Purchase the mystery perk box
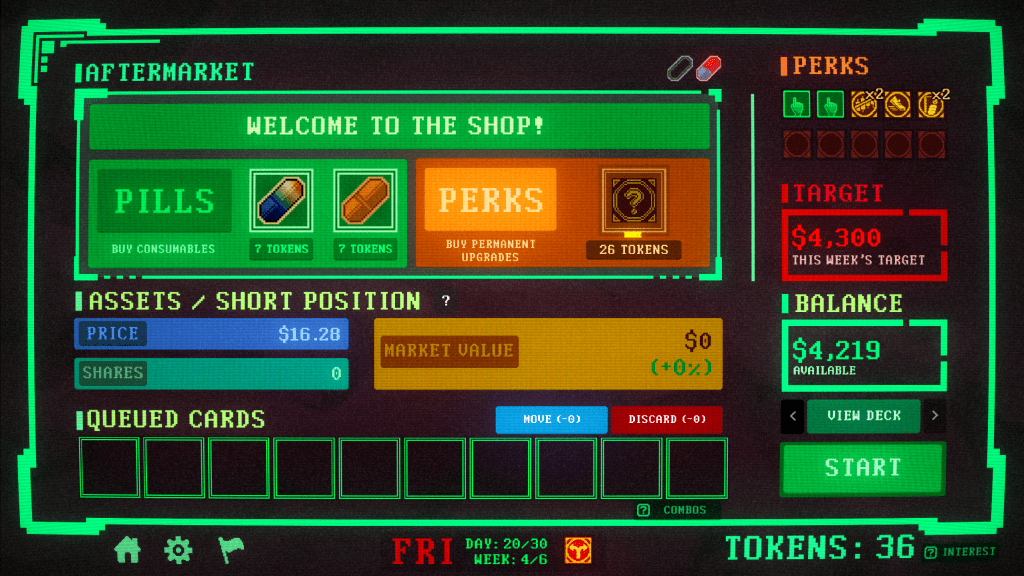The image size is (1024, 576). pyautogui.click(x=633, y=200)
